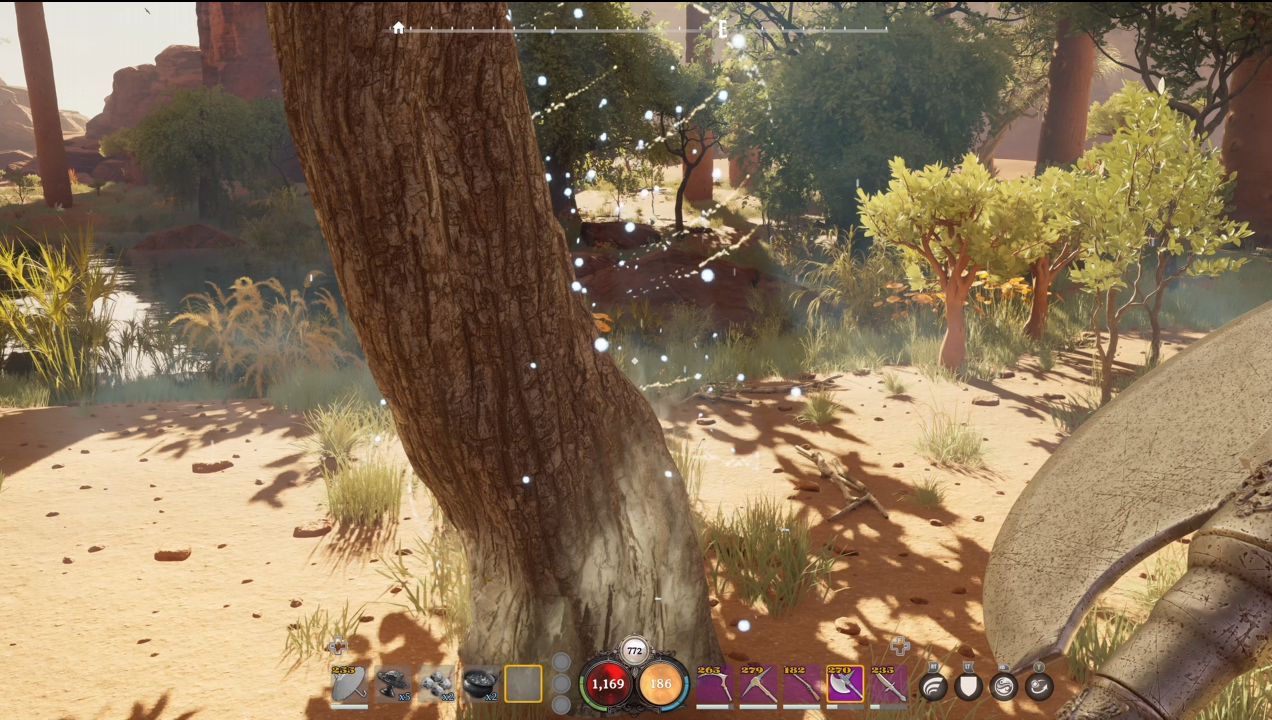This screenshot has width=1272, height=720.
Task: Click the home marker on the compass
Action: [x=398, y=28]
